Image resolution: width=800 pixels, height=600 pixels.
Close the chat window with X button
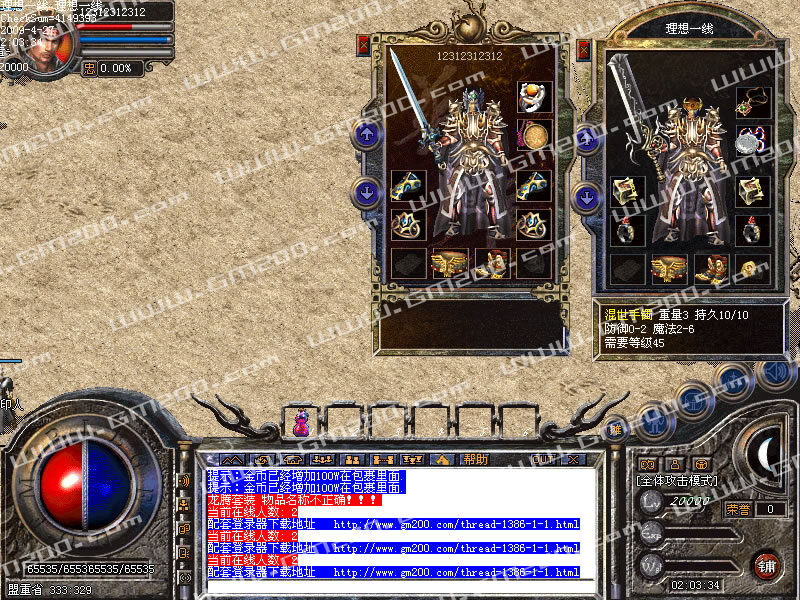(x=573, y=459)
